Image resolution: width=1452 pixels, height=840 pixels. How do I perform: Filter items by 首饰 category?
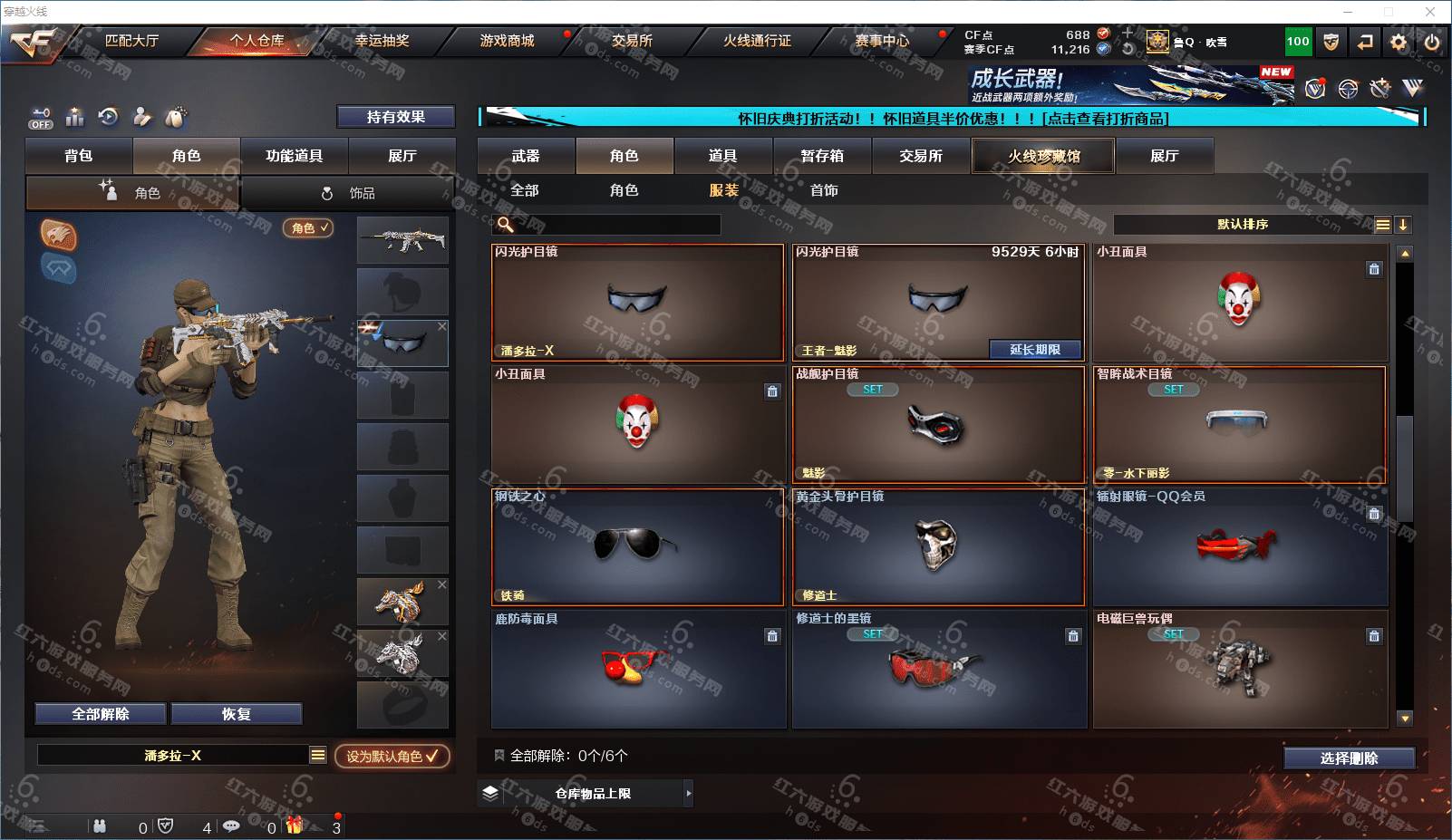pos(824,190)
